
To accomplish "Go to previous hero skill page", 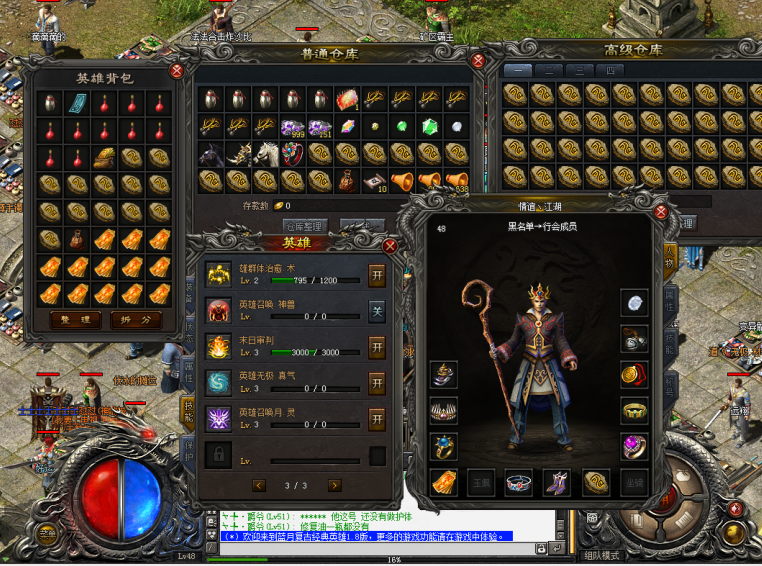I will click(x=260, y=485).
